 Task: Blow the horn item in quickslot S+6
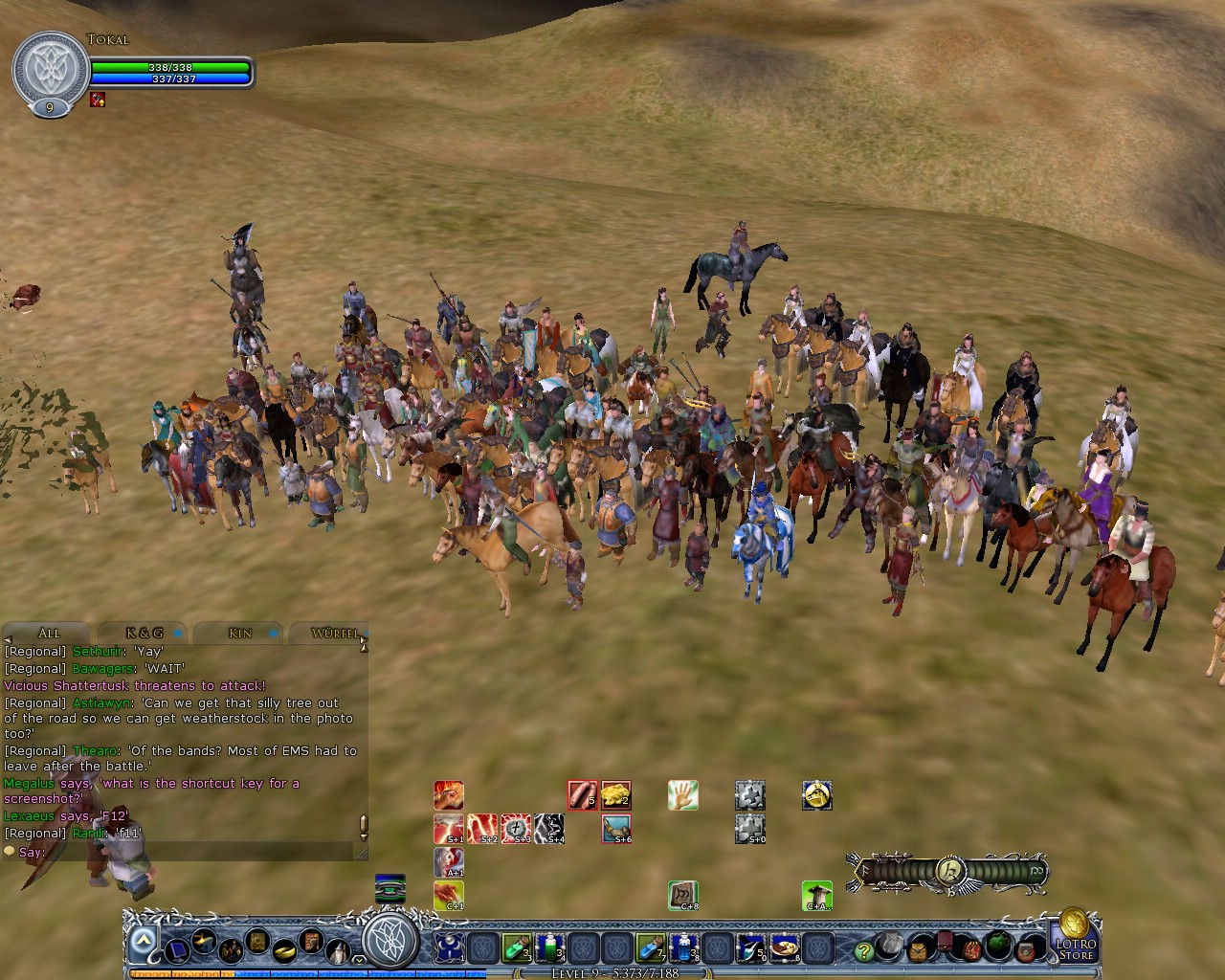pos(616,827)
